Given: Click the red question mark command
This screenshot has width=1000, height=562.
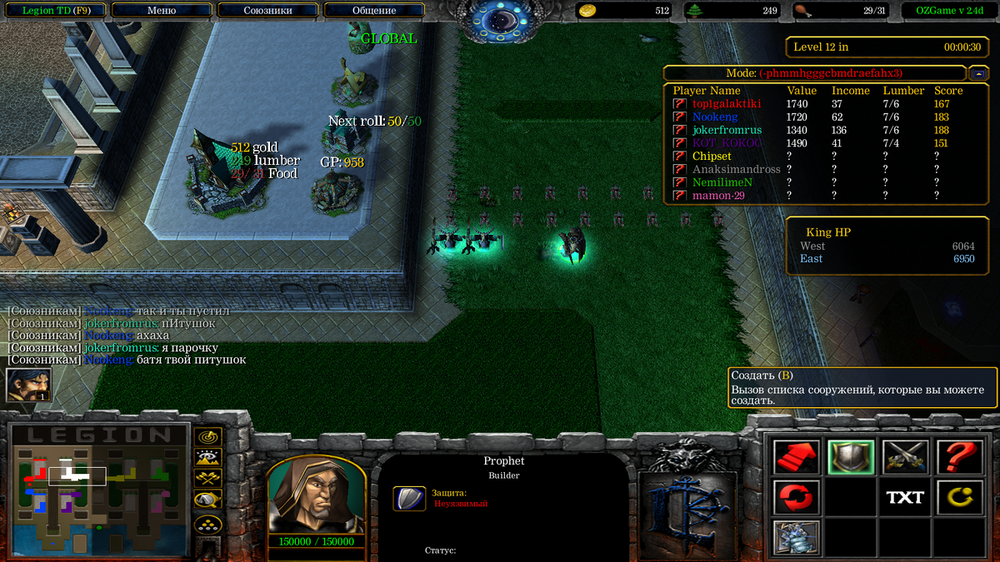Looking at the screenshot, I should 958,457.
